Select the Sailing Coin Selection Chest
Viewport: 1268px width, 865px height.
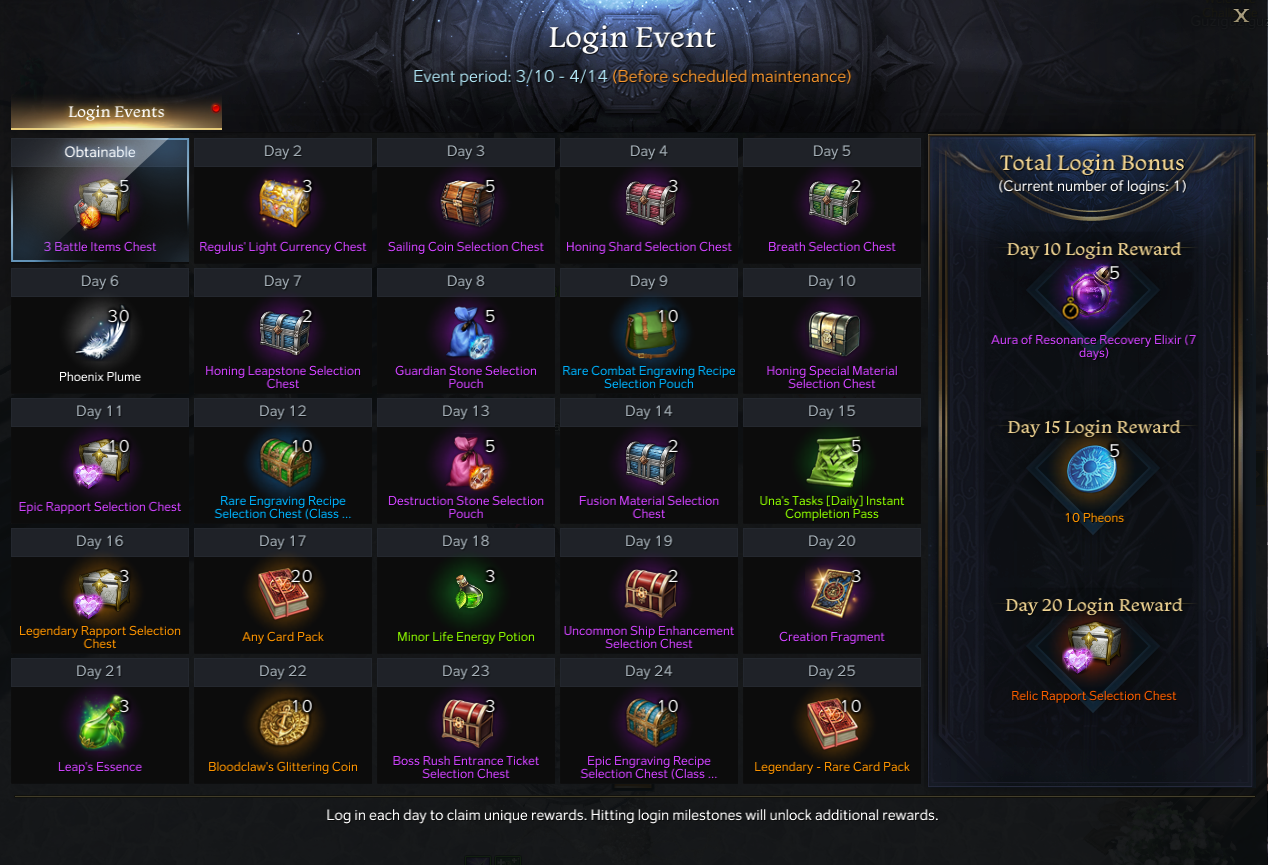(x=466, y=205)
